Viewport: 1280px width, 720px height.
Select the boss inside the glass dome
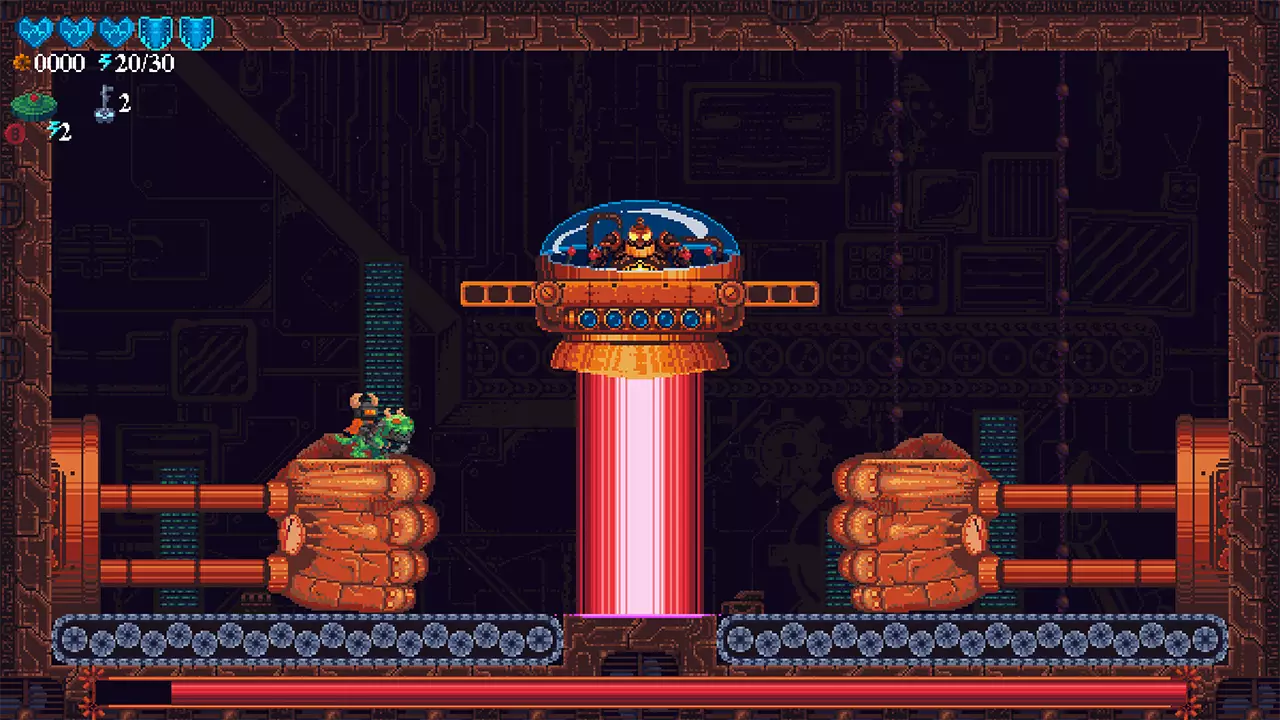coord(640,240)
